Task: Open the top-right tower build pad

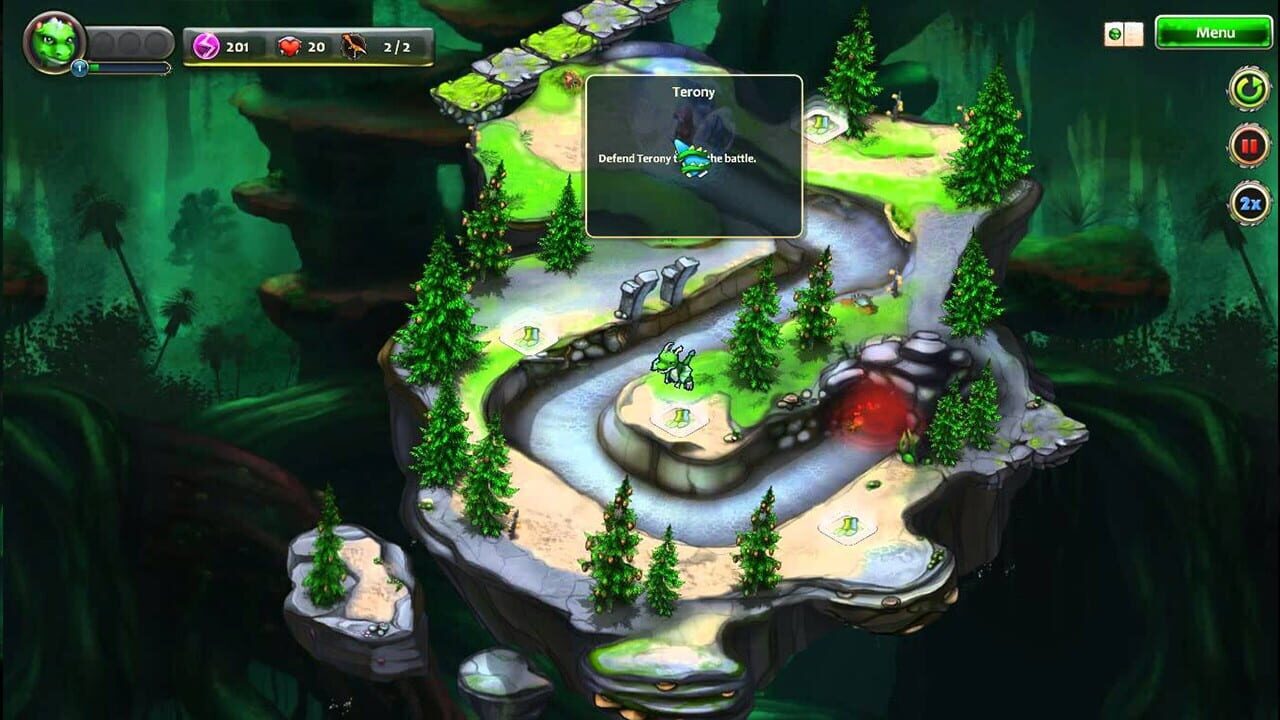Action: 820,126
